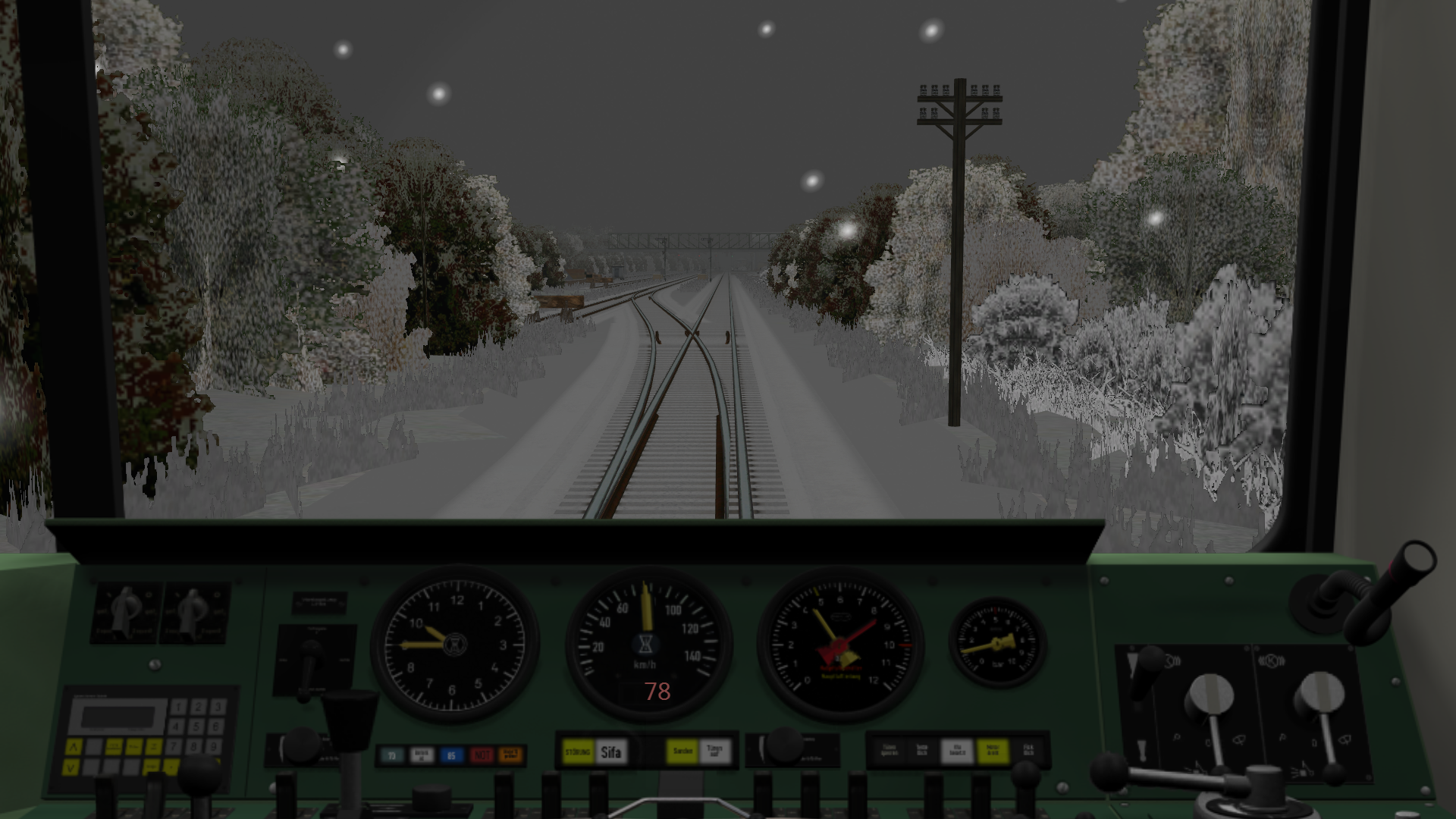Push the white Sifa indicator button
Screen dimensions: 1456x819
tap(610, 752)
